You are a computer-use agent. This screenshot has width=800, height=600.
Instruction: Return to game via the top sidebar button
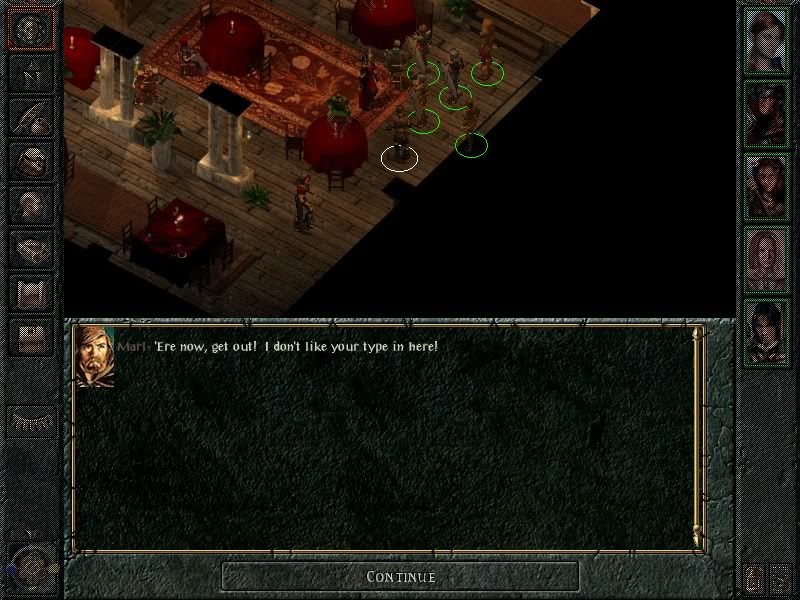[31, 29]
